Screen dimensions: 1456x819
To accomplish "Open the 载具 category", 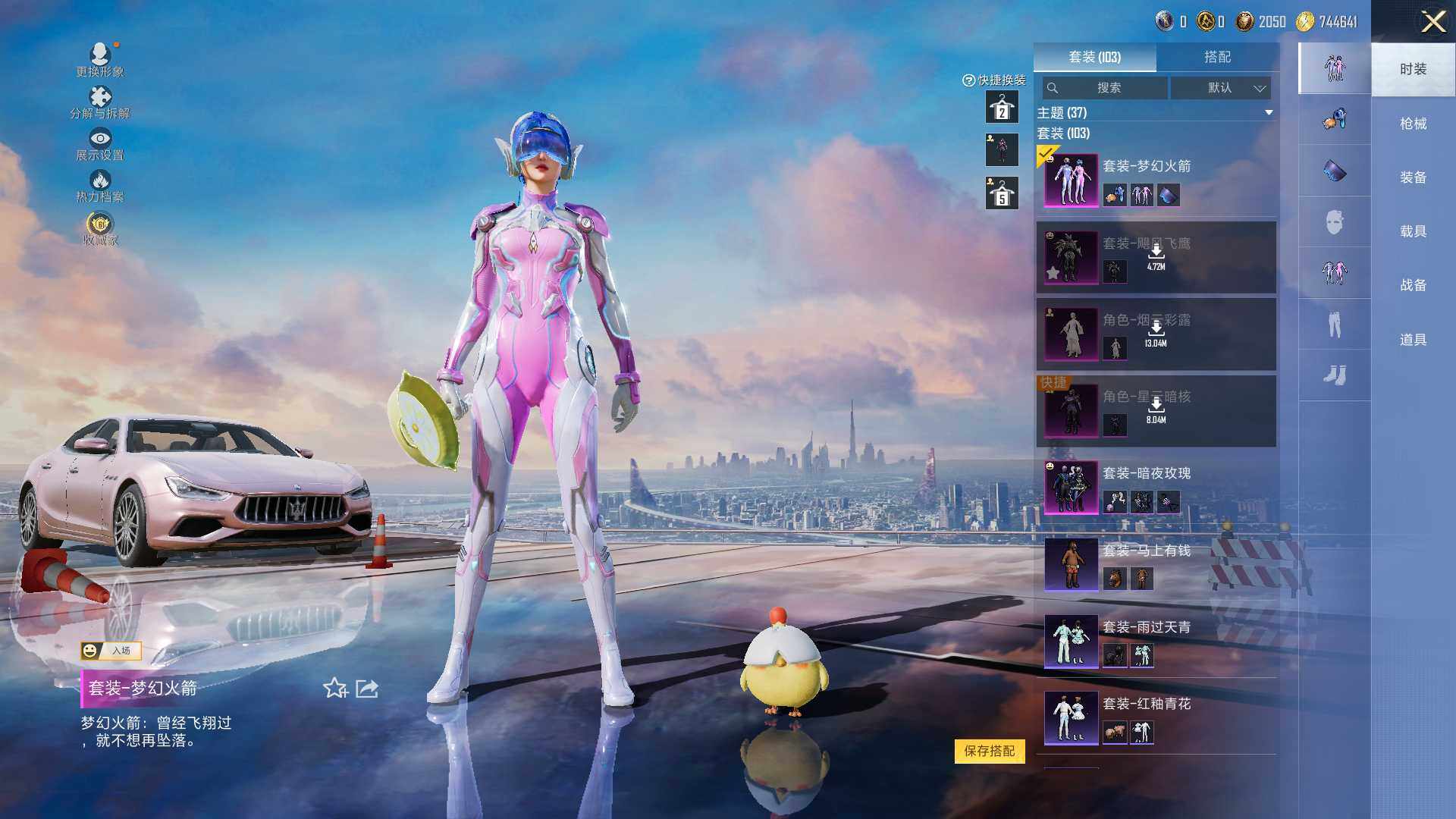I will (1413, 231).
